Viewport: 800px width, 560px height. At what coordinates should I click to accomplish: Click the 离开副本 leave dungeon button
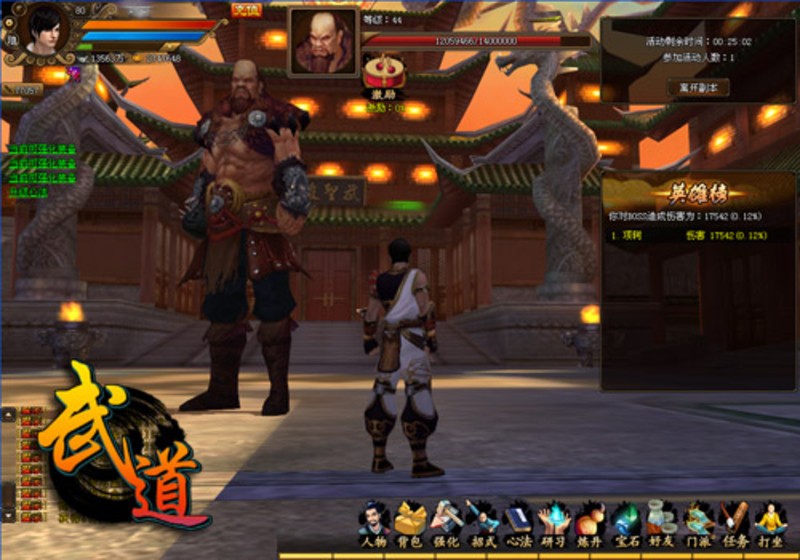coord(697,87)
